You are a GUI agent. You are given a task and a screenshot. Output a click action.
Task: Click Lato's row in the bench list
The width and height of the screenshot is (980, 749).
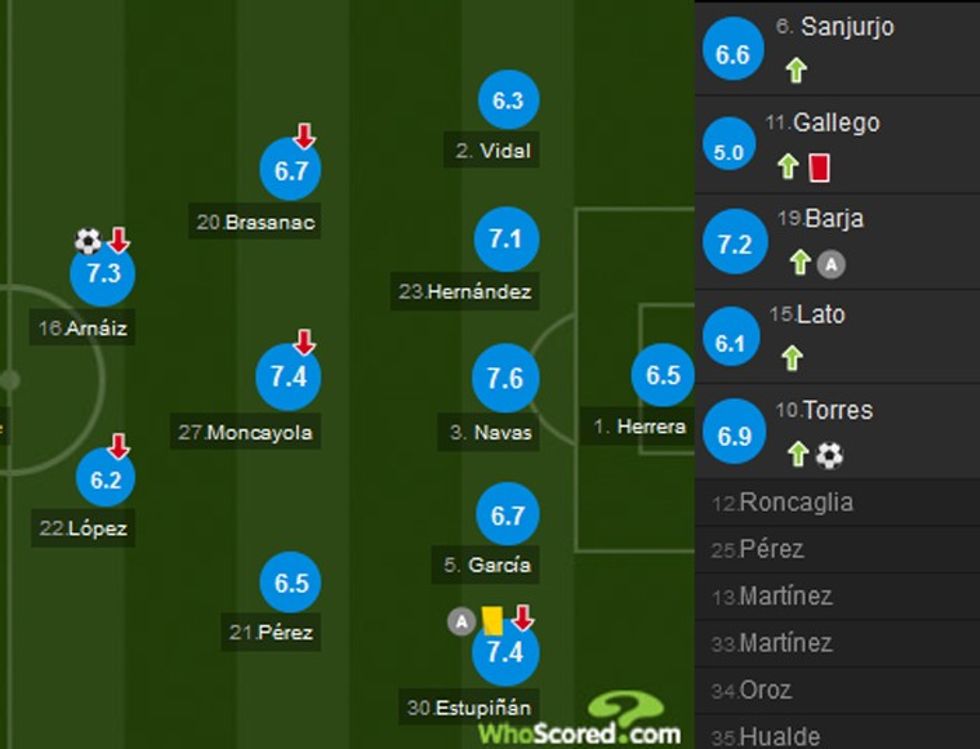tap(837, 337)
